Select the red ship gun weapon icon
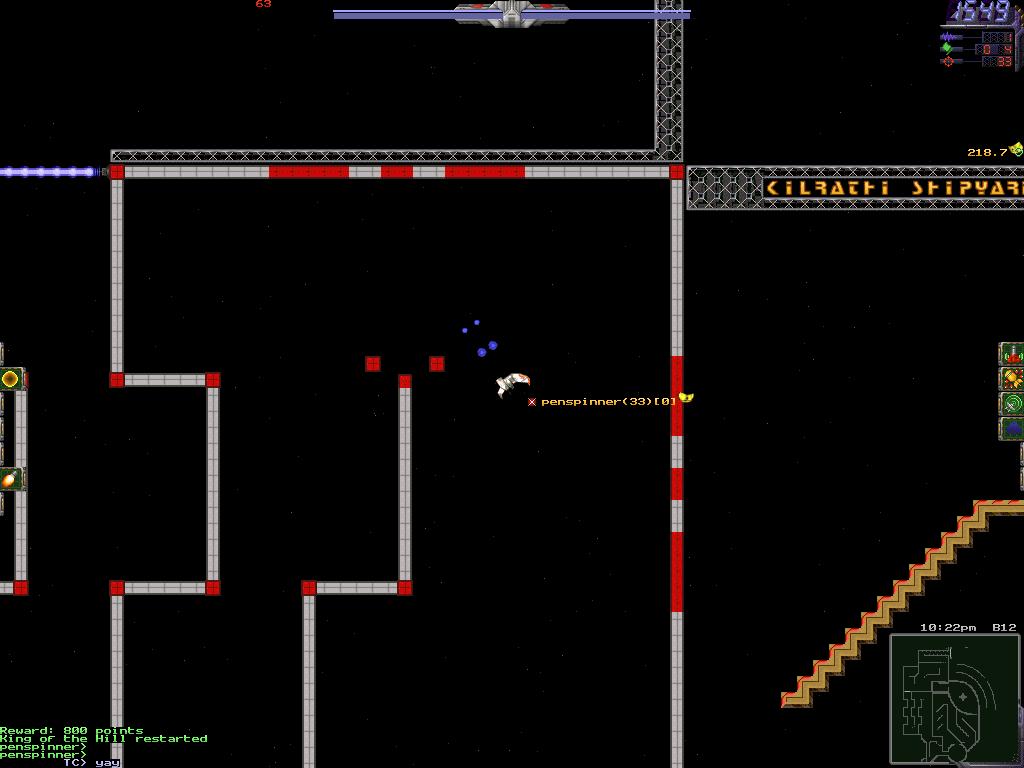The image size is (1024, 768). [1012, 354]
